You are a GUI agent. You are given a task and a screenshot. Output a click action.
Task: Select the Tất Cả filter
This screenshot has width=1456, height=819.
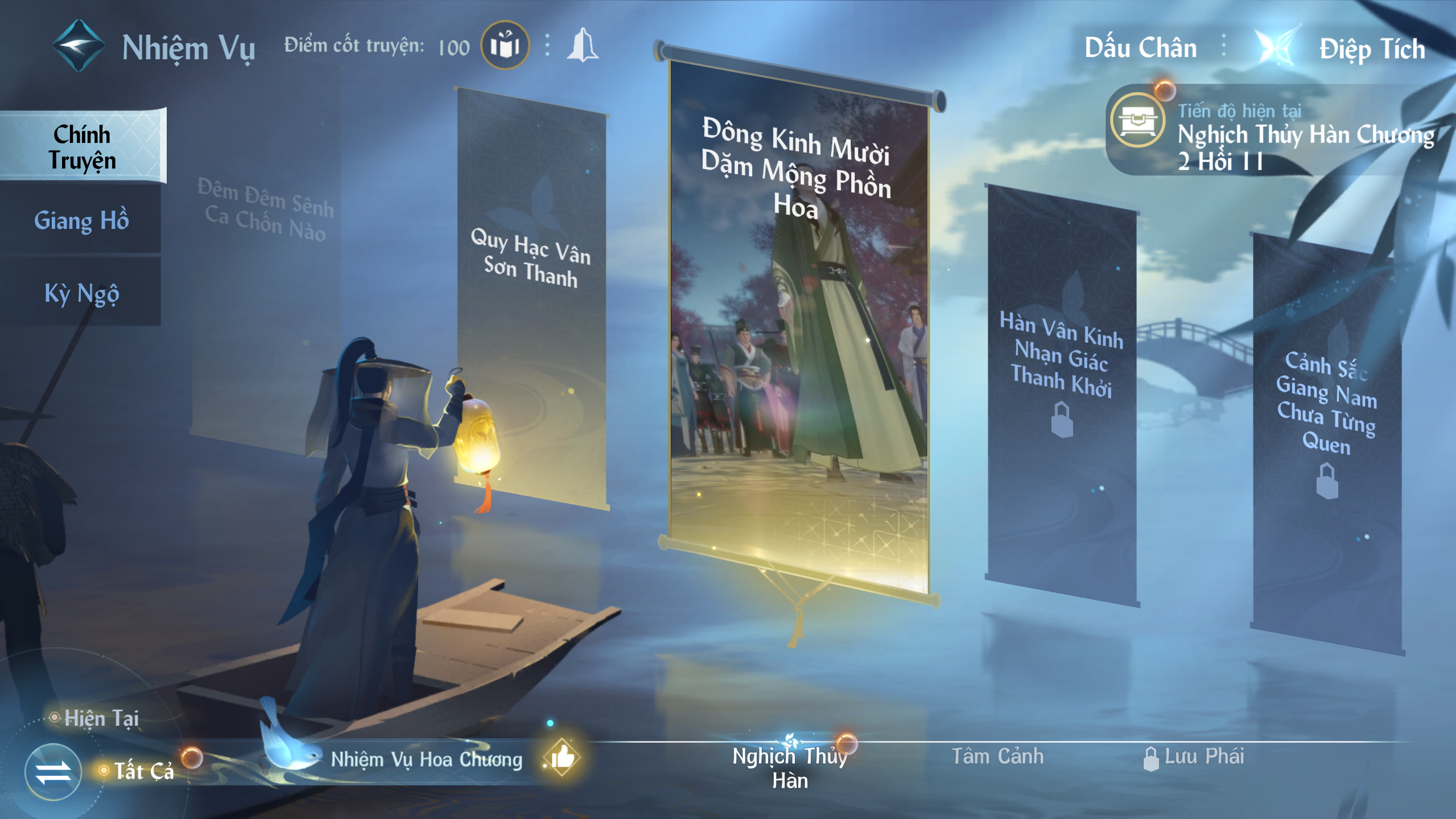pos(143,771)
